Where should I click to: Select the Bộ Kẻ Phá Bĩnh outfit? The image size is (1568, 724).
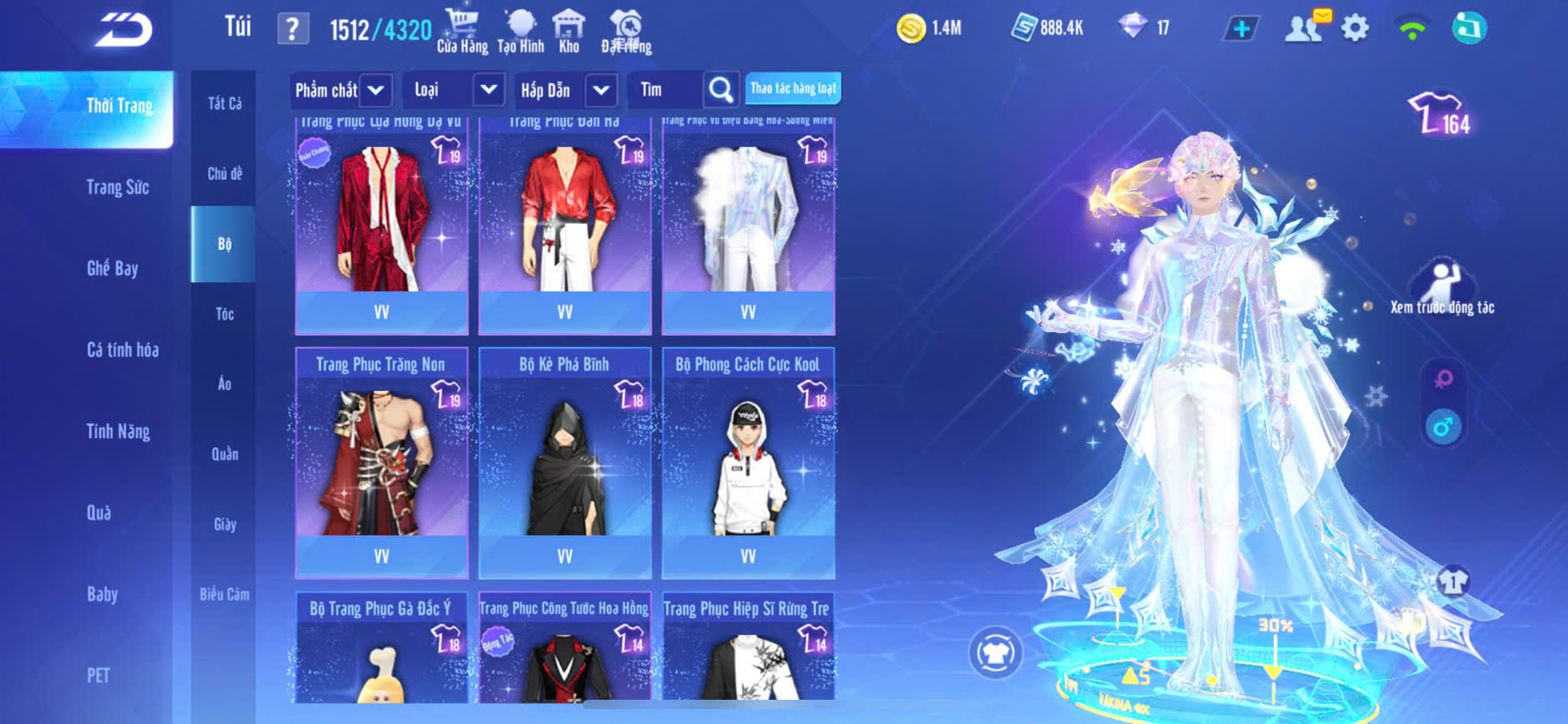[565, 462]
